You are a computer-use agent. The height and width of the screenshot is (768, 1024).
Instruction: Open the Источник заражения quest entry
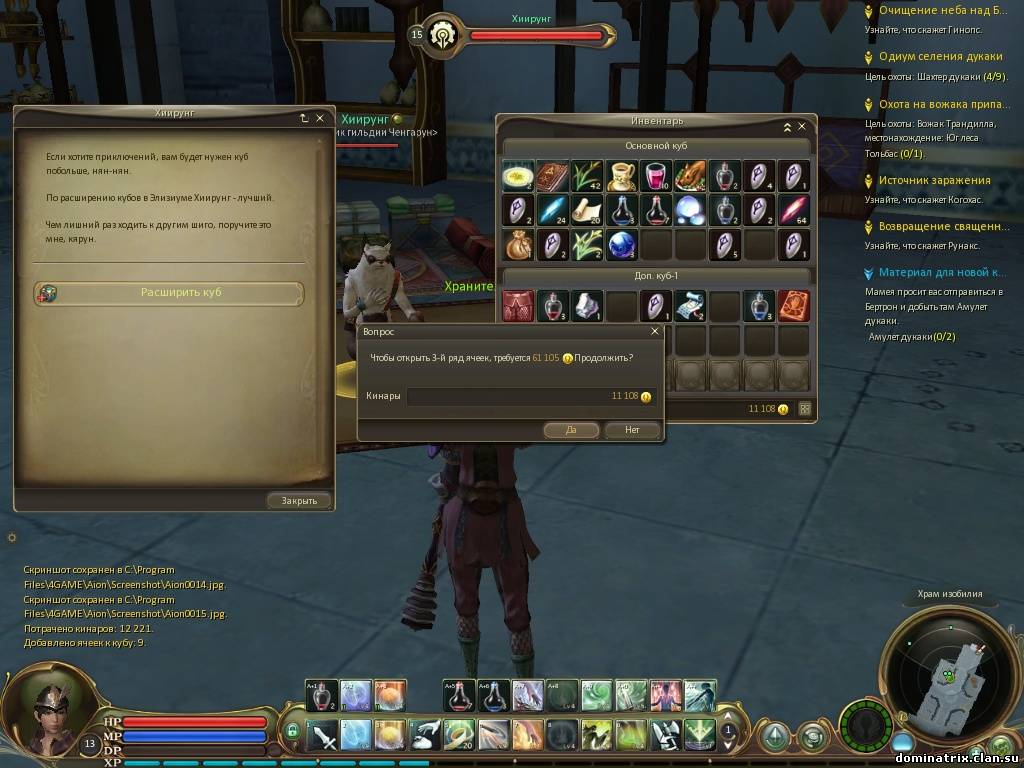coord(934,180)
